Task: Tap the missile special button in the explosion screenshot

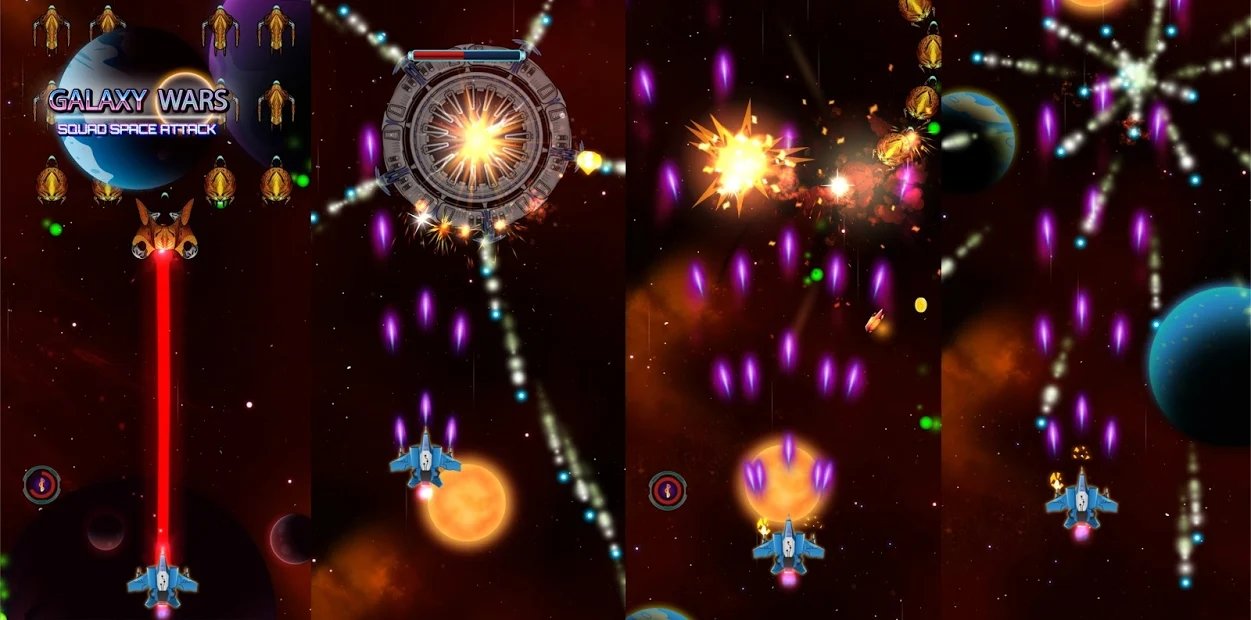Action: tap(667, 490)
